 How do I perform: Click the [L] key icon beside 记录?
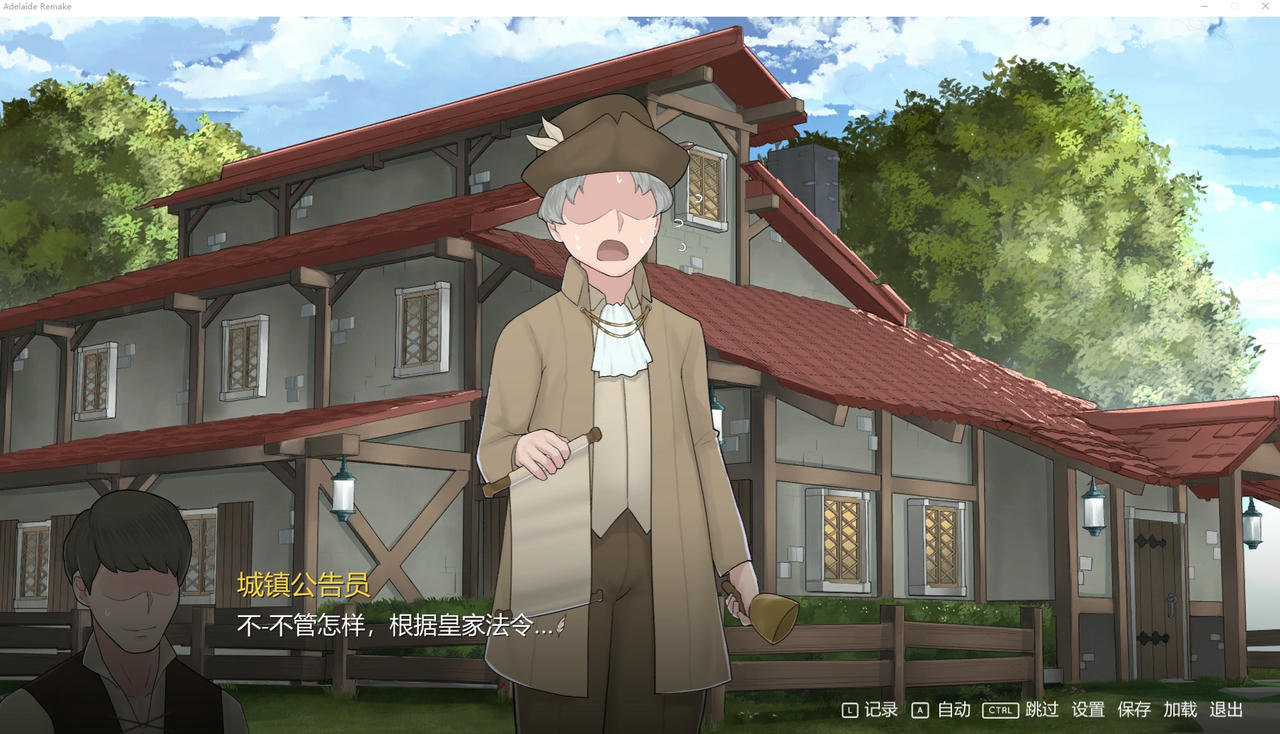coord(849,710)
